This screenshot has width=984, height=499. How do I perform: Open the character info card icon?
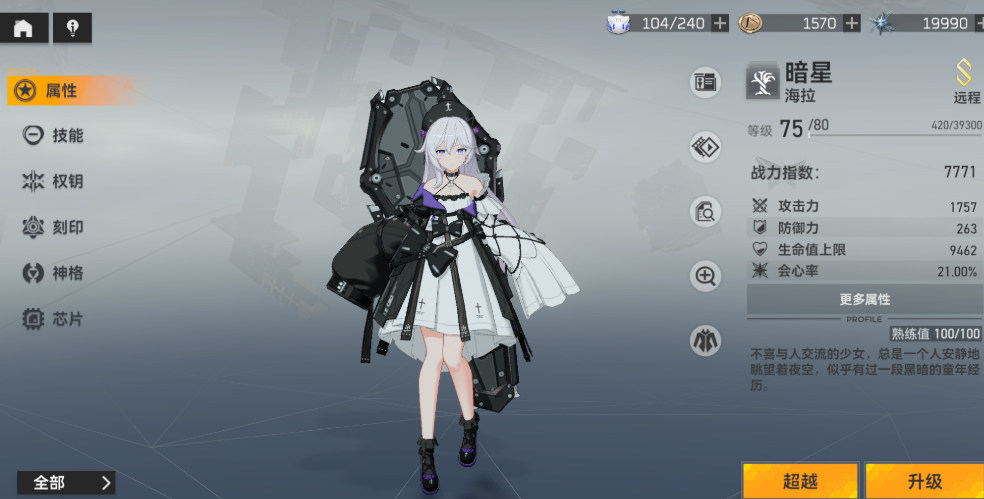point(706,83)
